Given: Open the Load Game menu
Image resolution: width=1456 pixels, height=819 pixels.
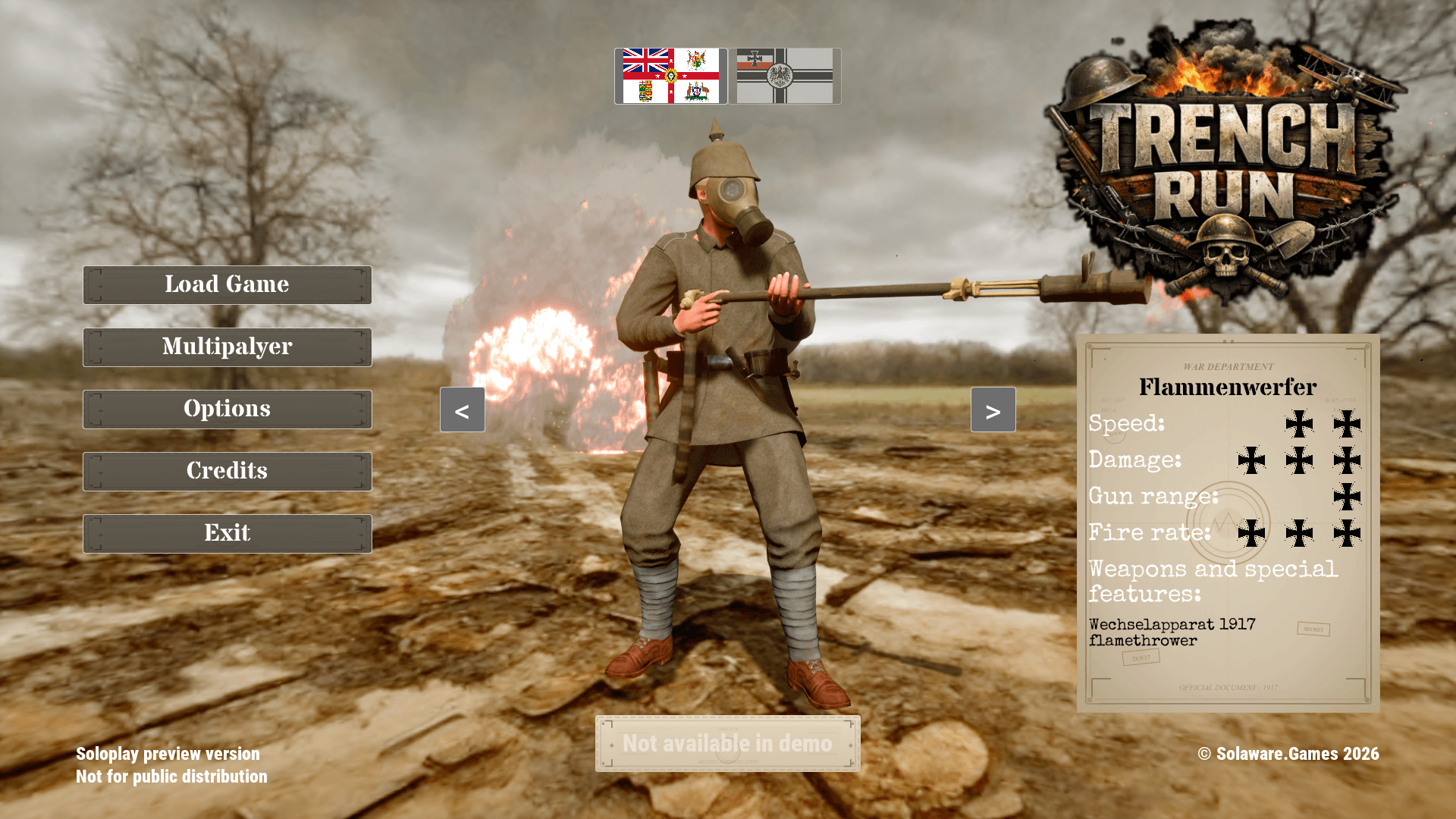Looking at the screenshot, I should click(227, 285).
